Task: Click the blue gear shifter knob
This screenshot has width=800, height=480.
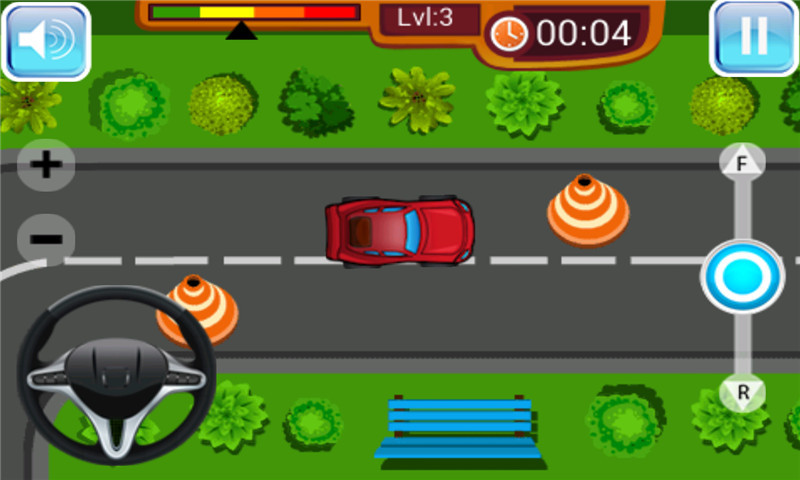Action: pyautogui.click(x=742, y=277)
